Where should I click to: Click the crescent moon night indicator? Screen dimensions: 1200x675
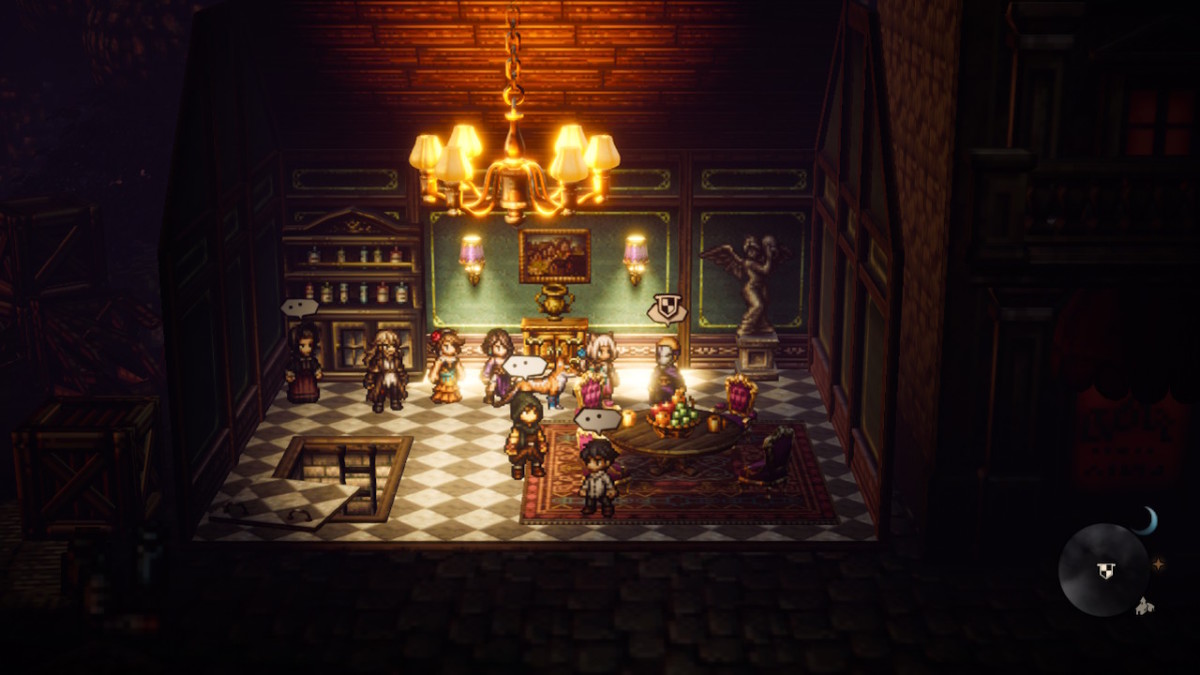(x=1146, y=520)
